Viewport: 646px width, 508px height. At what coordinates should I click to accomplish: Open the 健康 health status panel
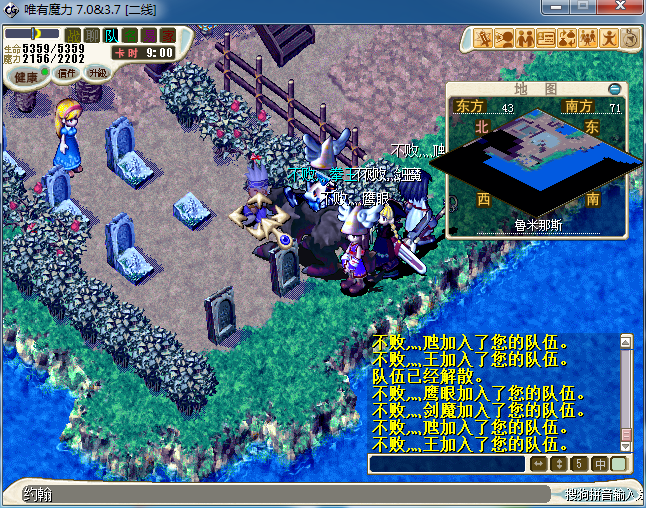(26, 77)
